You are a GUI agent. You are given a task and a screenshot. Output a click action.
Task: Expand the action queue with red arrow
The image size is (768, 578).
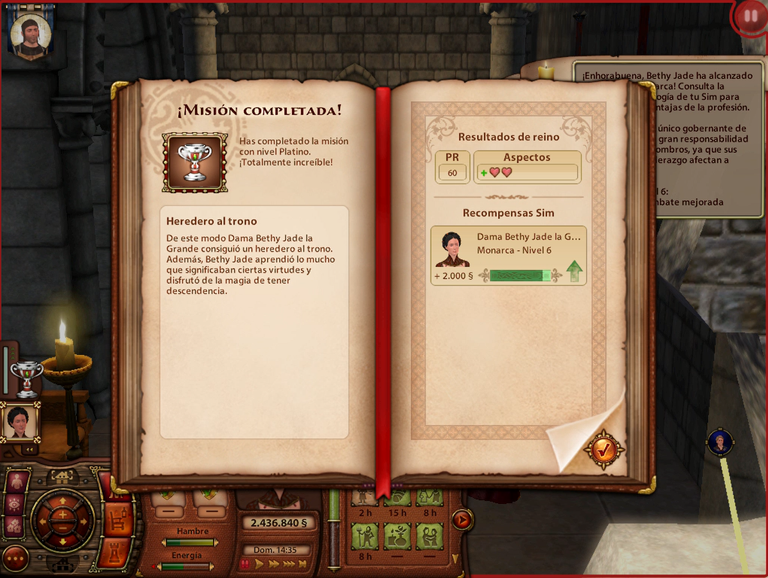click(x=461, y=519)
